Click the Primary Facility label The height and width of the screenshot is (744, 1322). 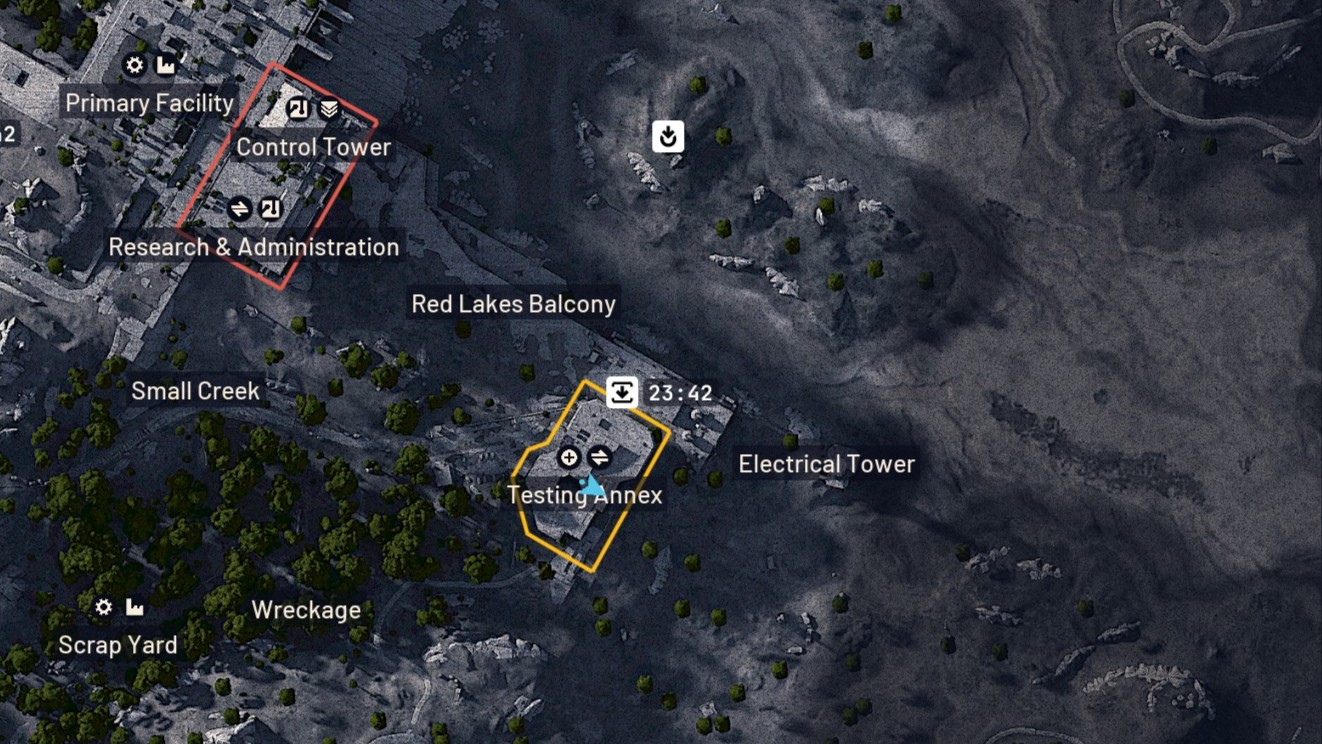click(148, 102)
